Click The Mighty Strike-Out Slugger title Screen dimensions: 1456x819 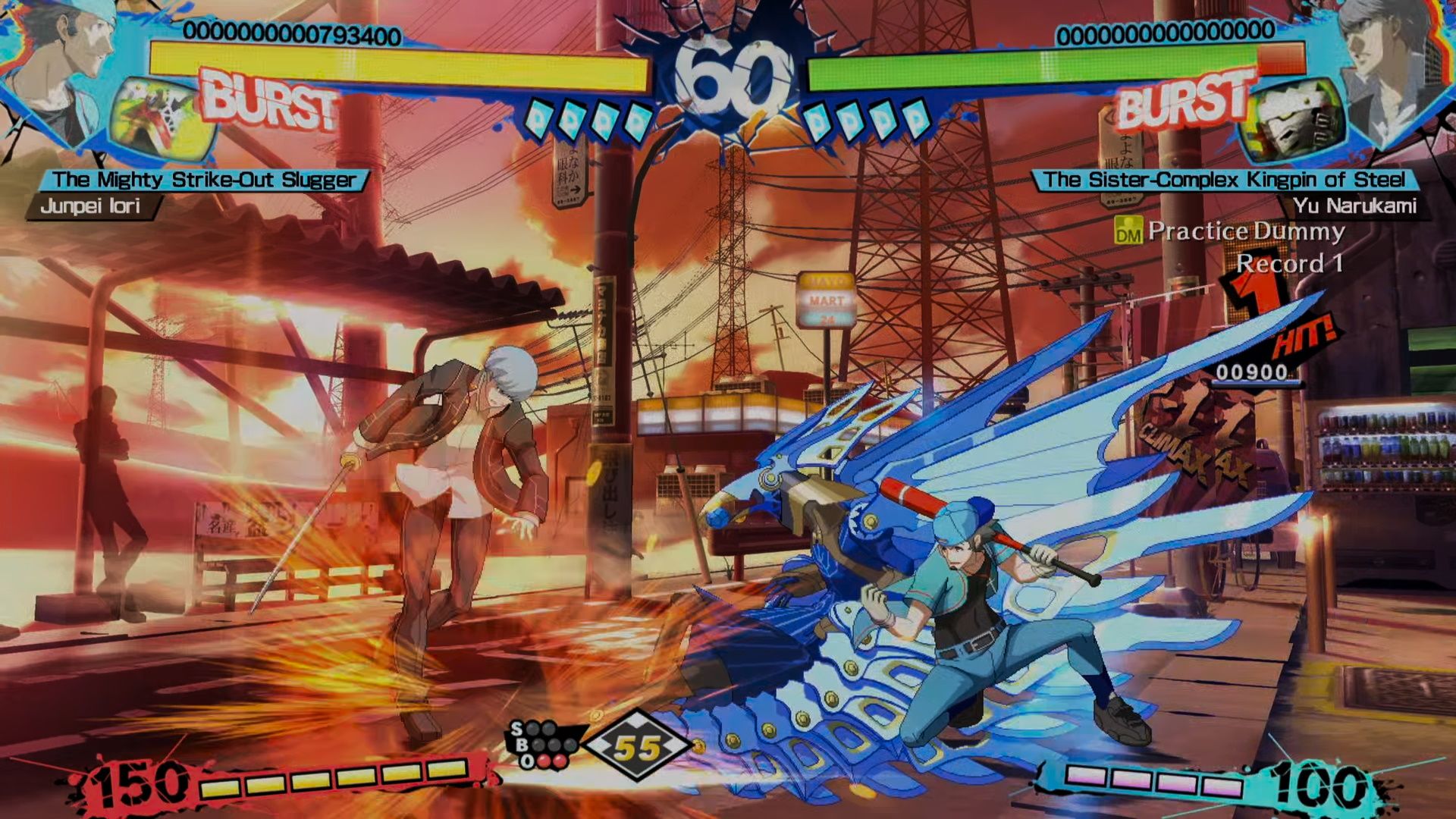click(205, 180)
